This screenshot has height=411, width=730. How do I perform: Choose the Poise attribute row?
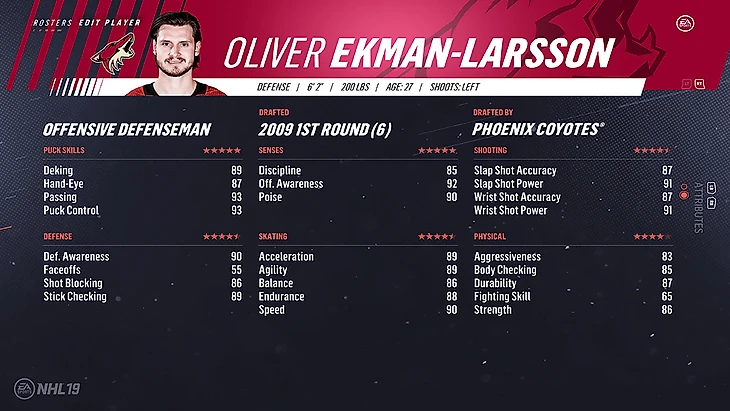(x=357, y=197)
